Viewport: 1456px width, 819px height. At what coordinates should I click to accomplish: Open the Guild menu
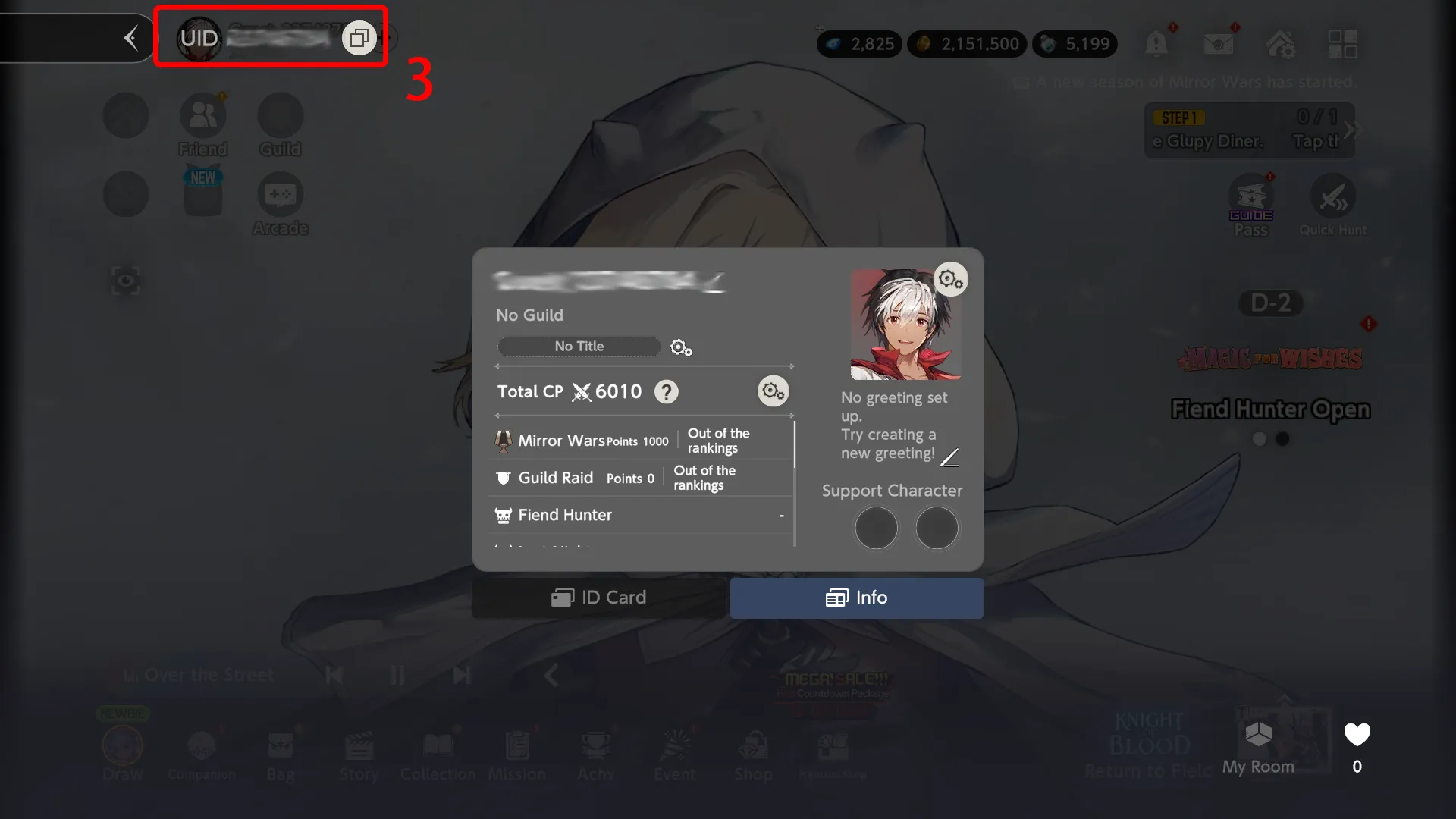tap(280, 124)
